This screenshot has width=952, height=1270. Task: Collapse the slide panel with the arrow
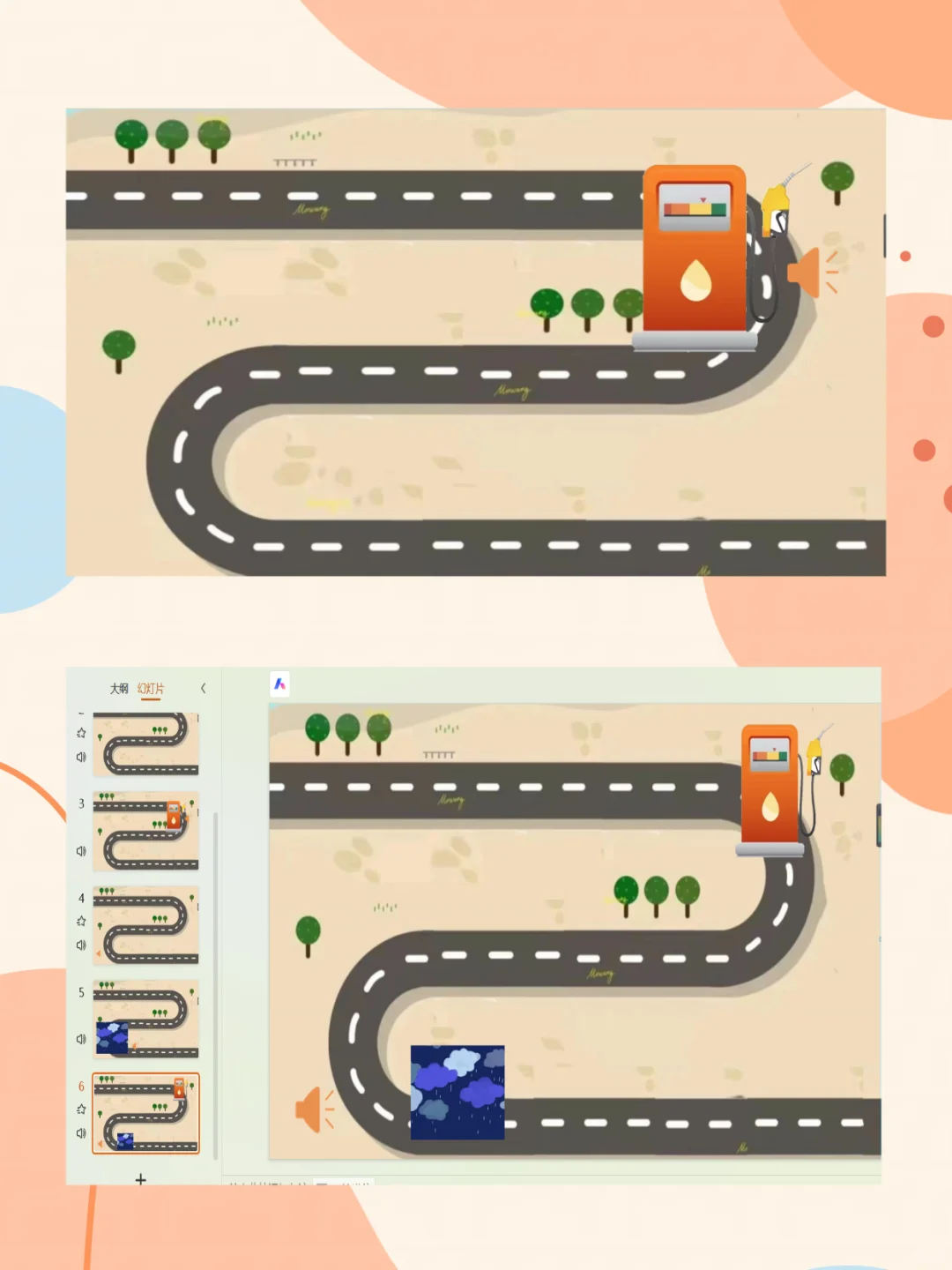[204, 688]
